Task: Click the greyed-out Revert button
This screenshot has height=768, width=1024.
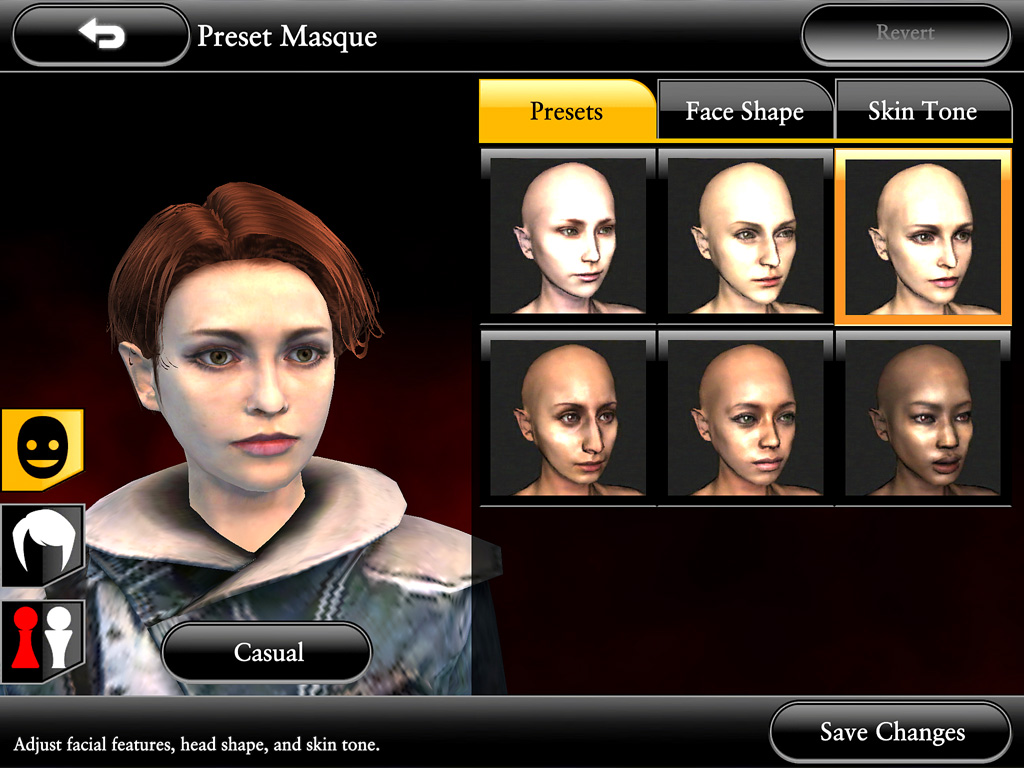Action: click(905, 34)
